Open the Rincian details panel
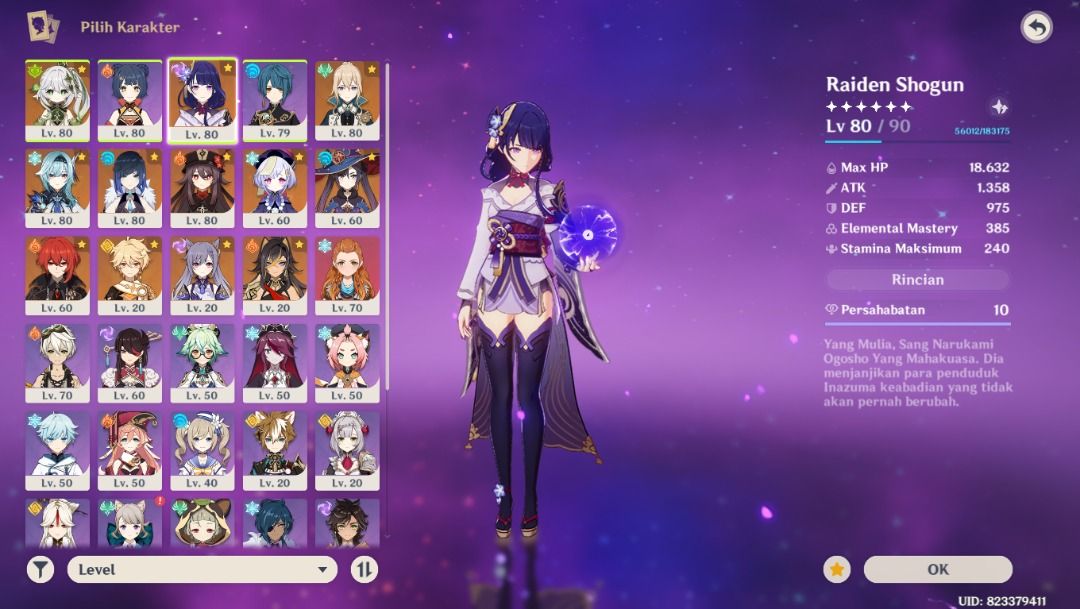Viewport: 1080px width, 609px height. [x=917, y=279]
